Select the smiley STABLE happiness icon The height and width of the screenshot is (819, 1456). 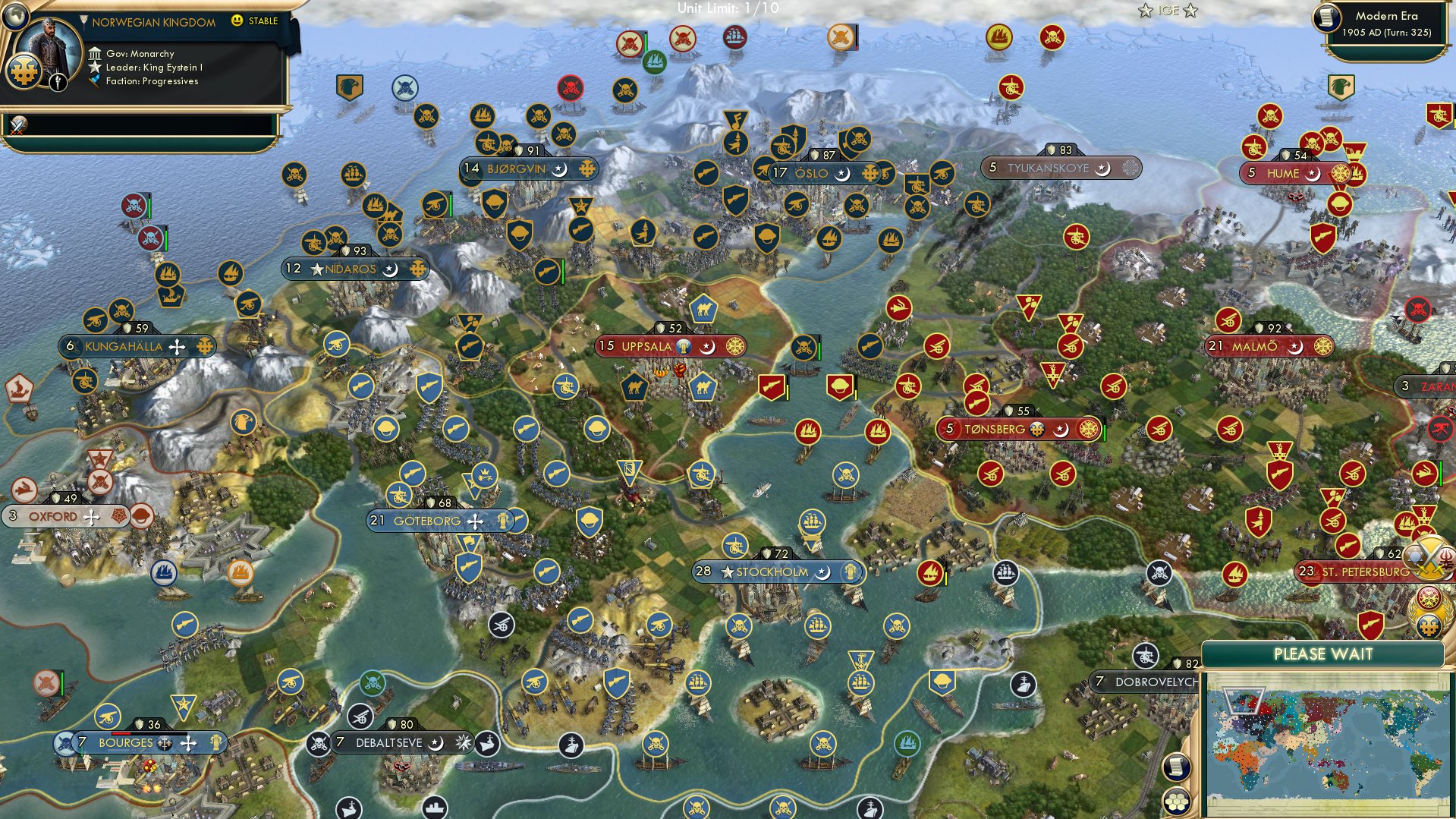[x=237, y=20]
